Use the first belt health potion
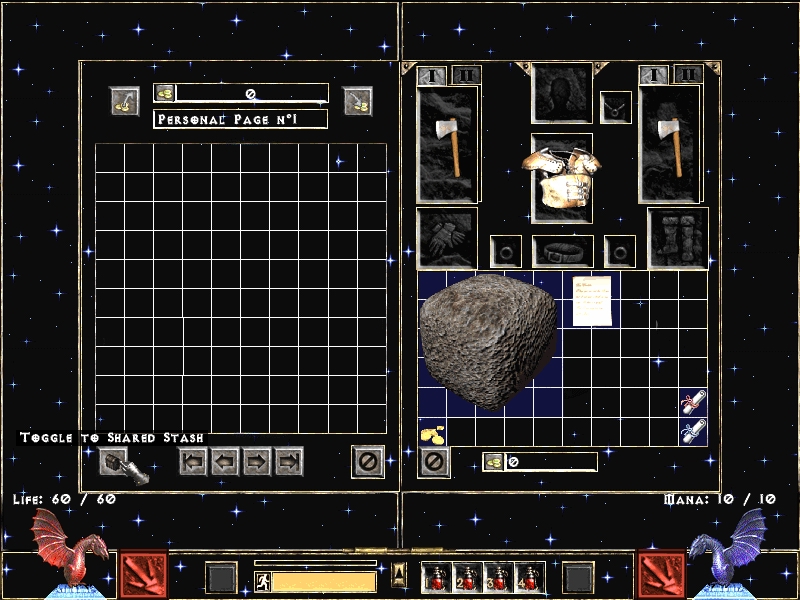Screen dimensions: 800x600 point(437,577)
